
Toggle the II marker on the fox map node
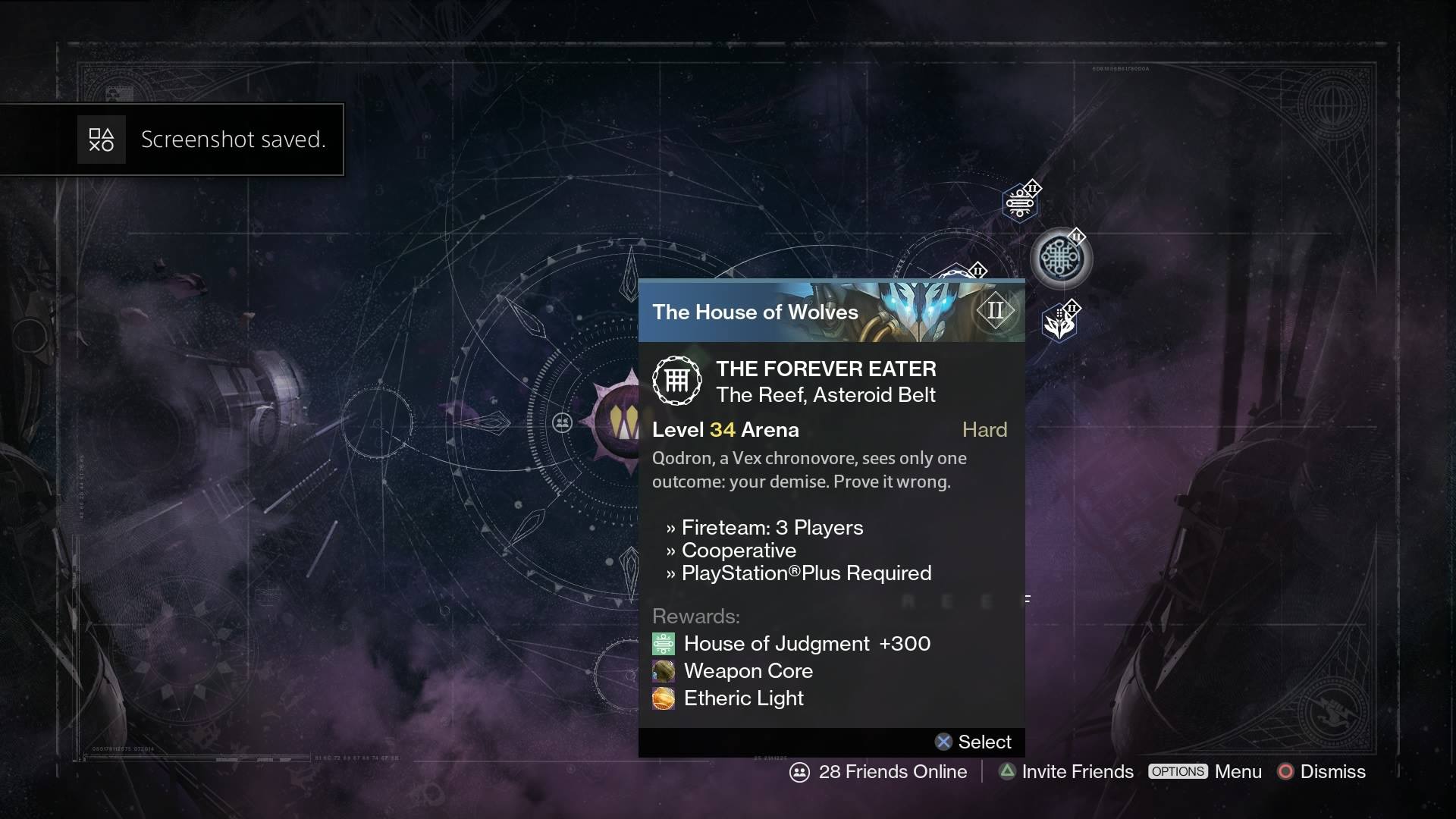point(1072,306)
